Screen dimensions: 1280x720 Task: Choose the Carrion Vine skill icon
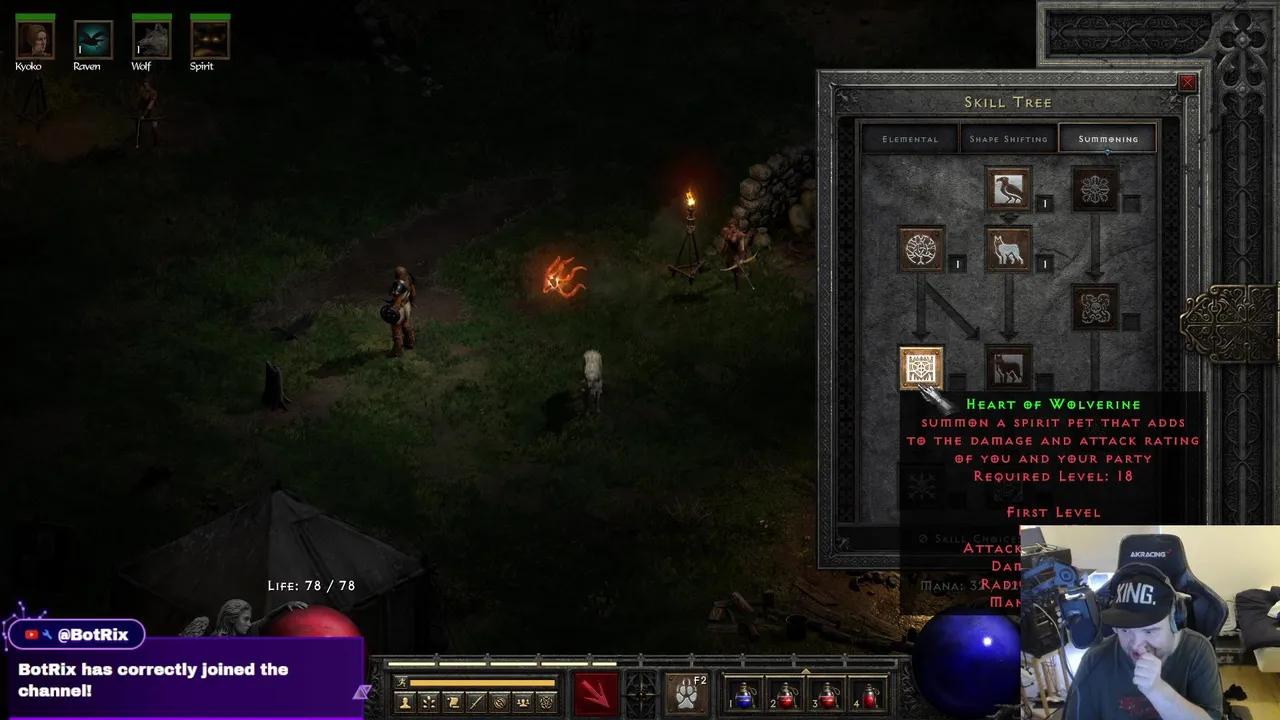[1095, 308]
